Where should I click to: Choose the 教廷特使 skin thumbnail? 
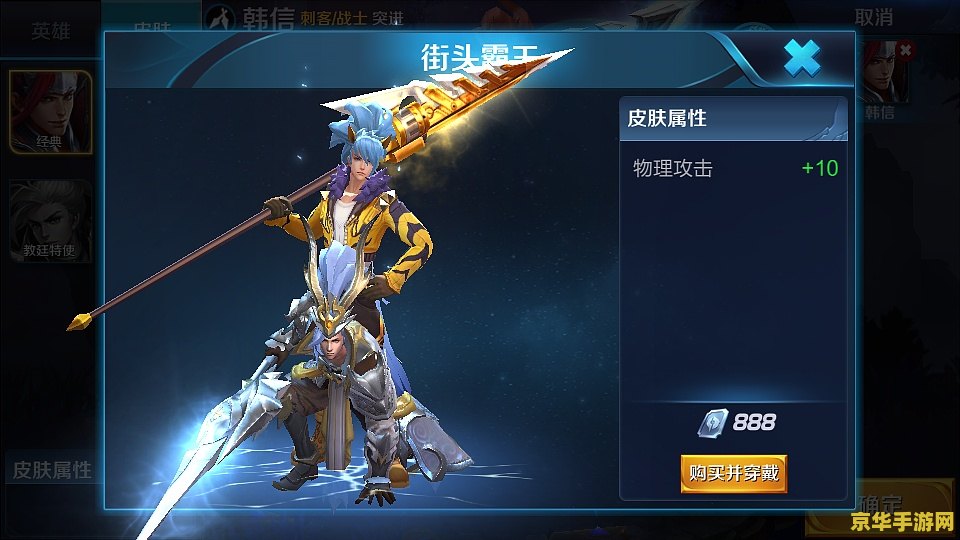pyautogui.click(x=51, y=220)
